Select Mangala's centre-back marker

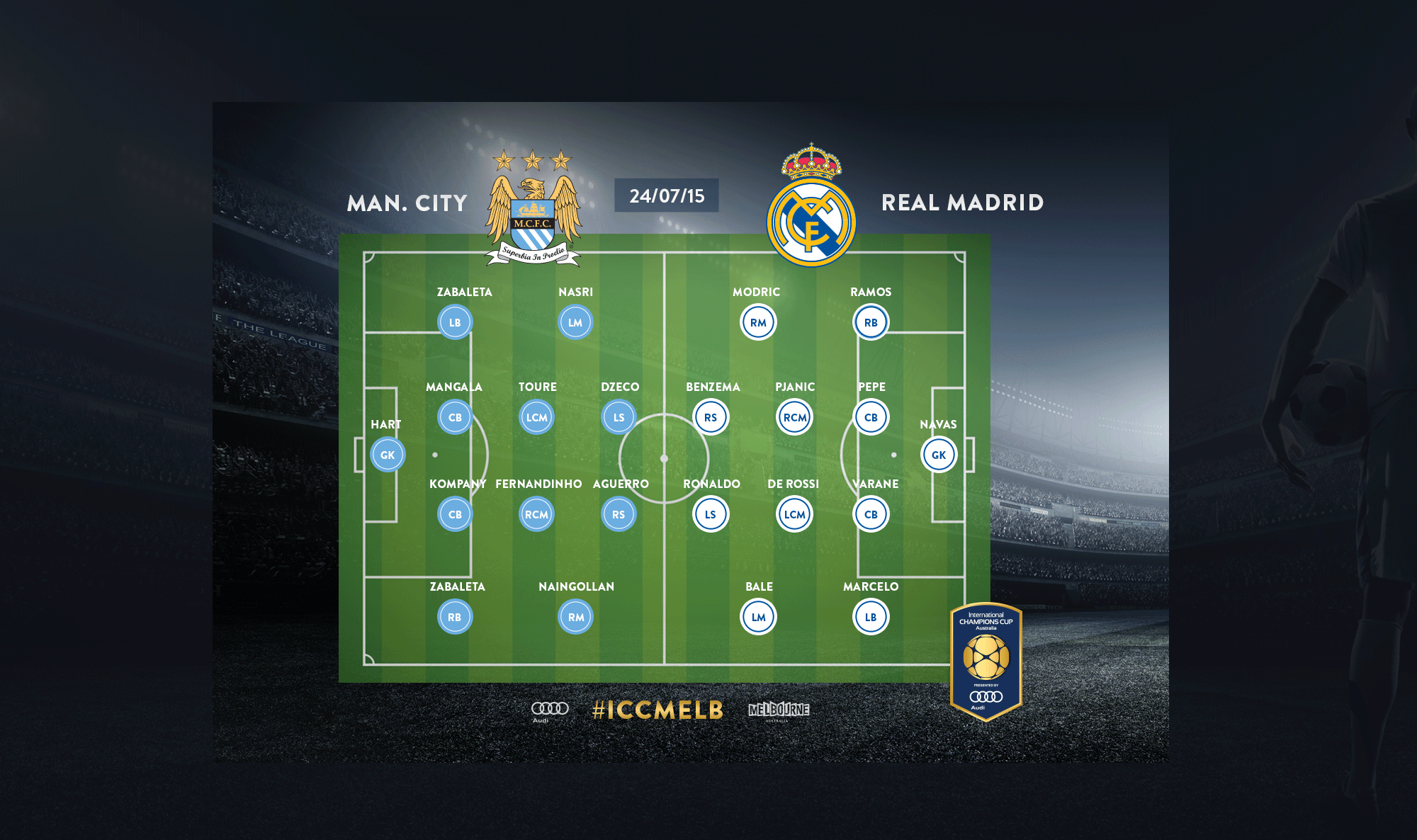[455, 417]
